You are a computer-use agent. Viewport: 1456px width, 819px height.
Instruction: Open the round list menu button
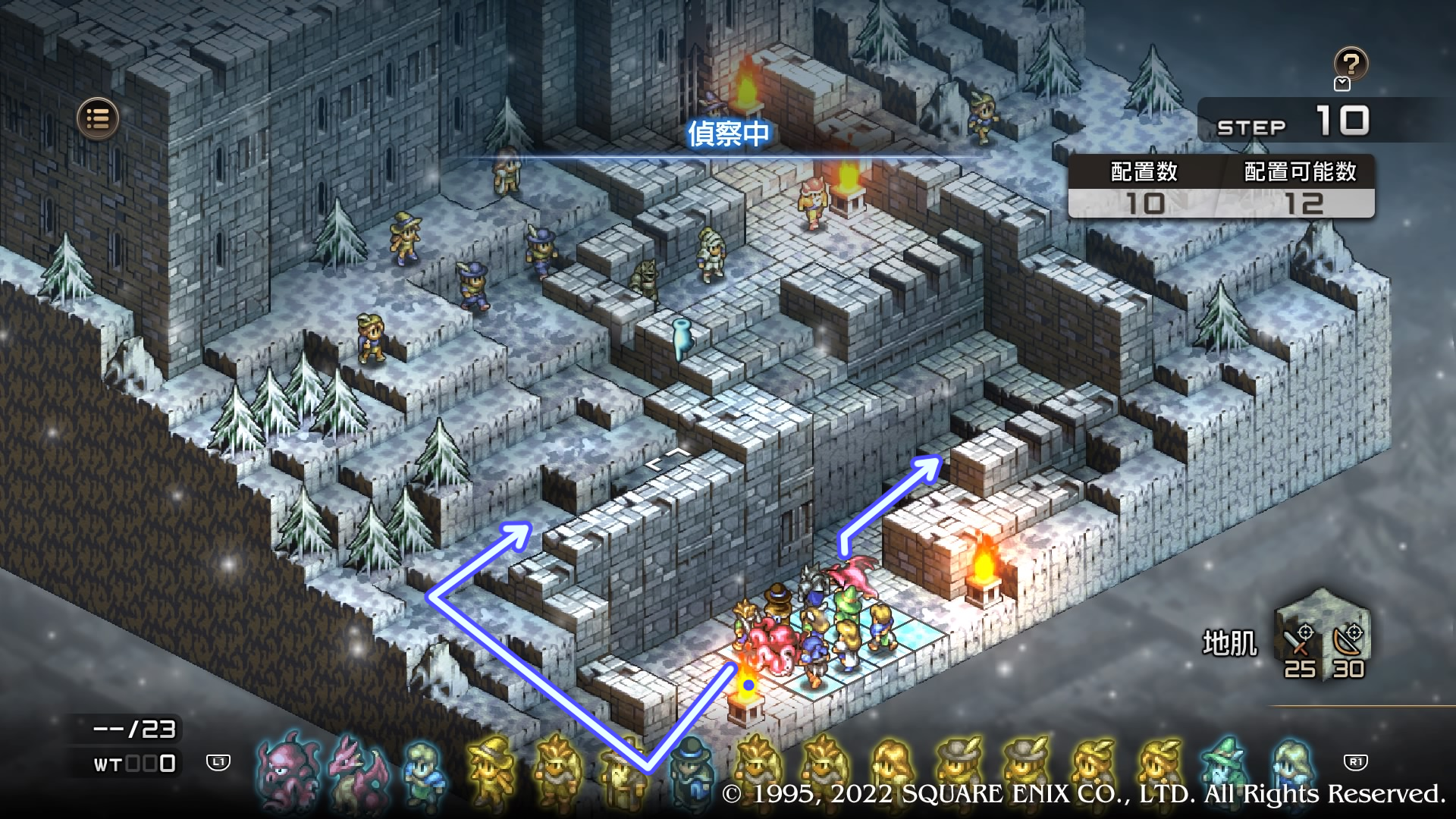pos(98,118)
